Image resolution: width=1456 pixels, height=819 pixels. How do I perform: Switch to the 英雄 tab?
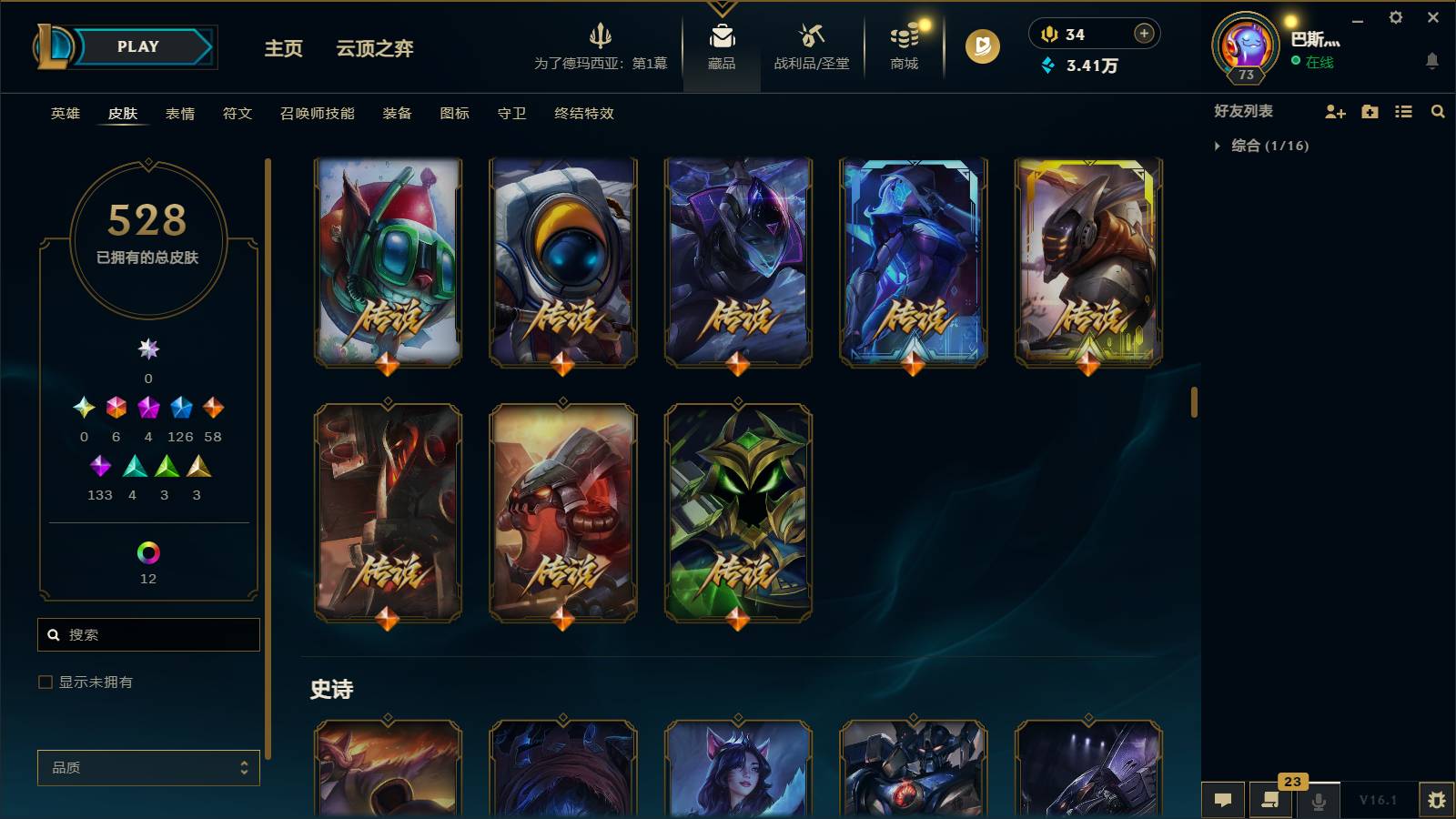pyautogui.click(x=63, y=114)
